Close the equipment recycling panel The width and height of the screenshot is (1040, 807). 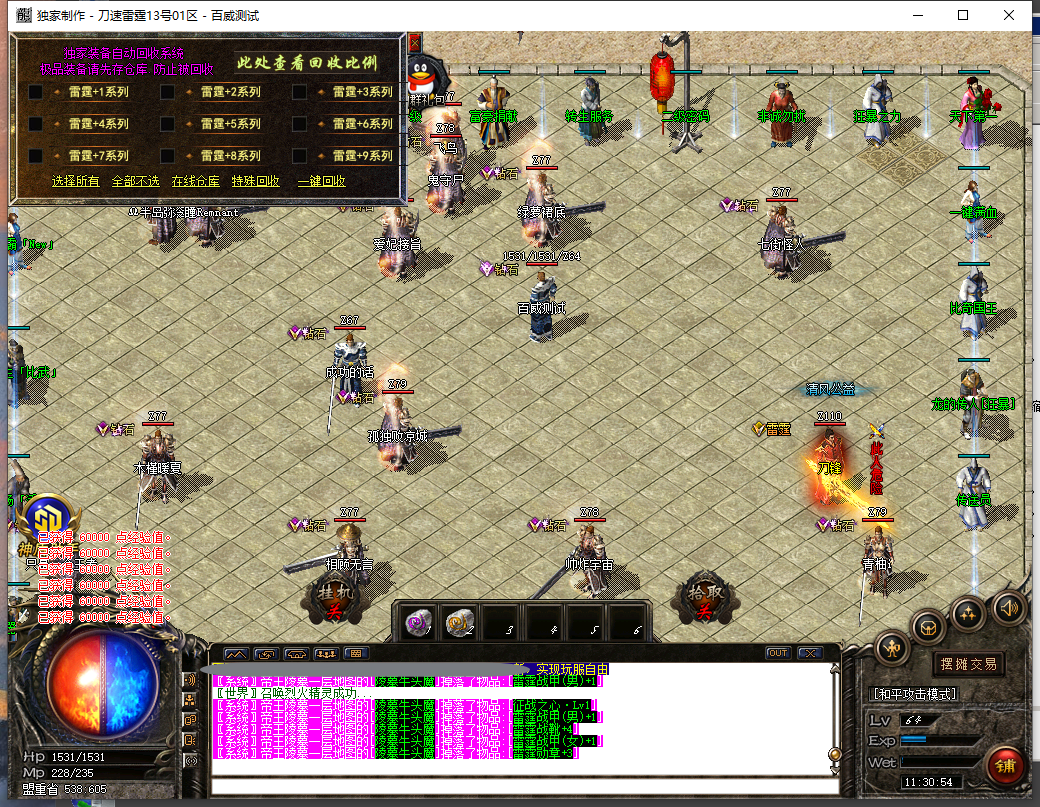coord(414,42)
